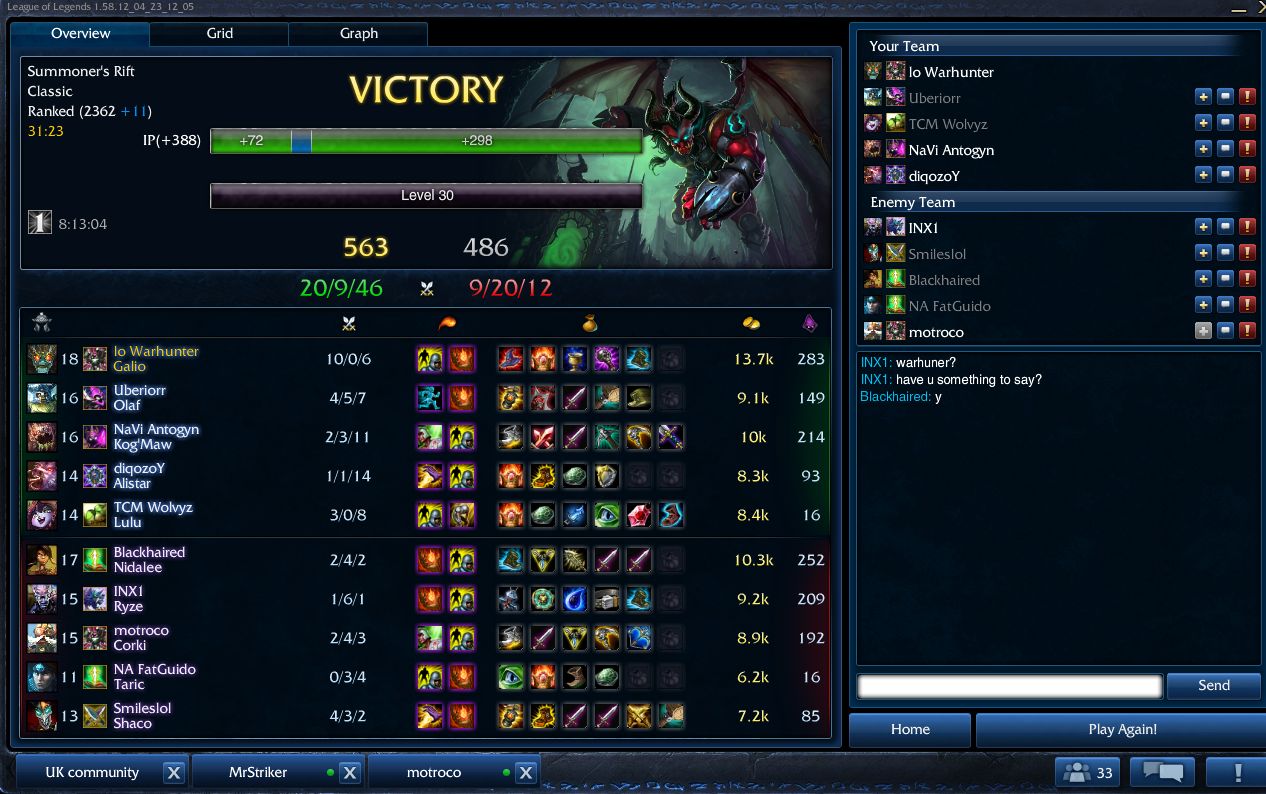
Task: Click the Play Again! button
Action: [1122, 729]
